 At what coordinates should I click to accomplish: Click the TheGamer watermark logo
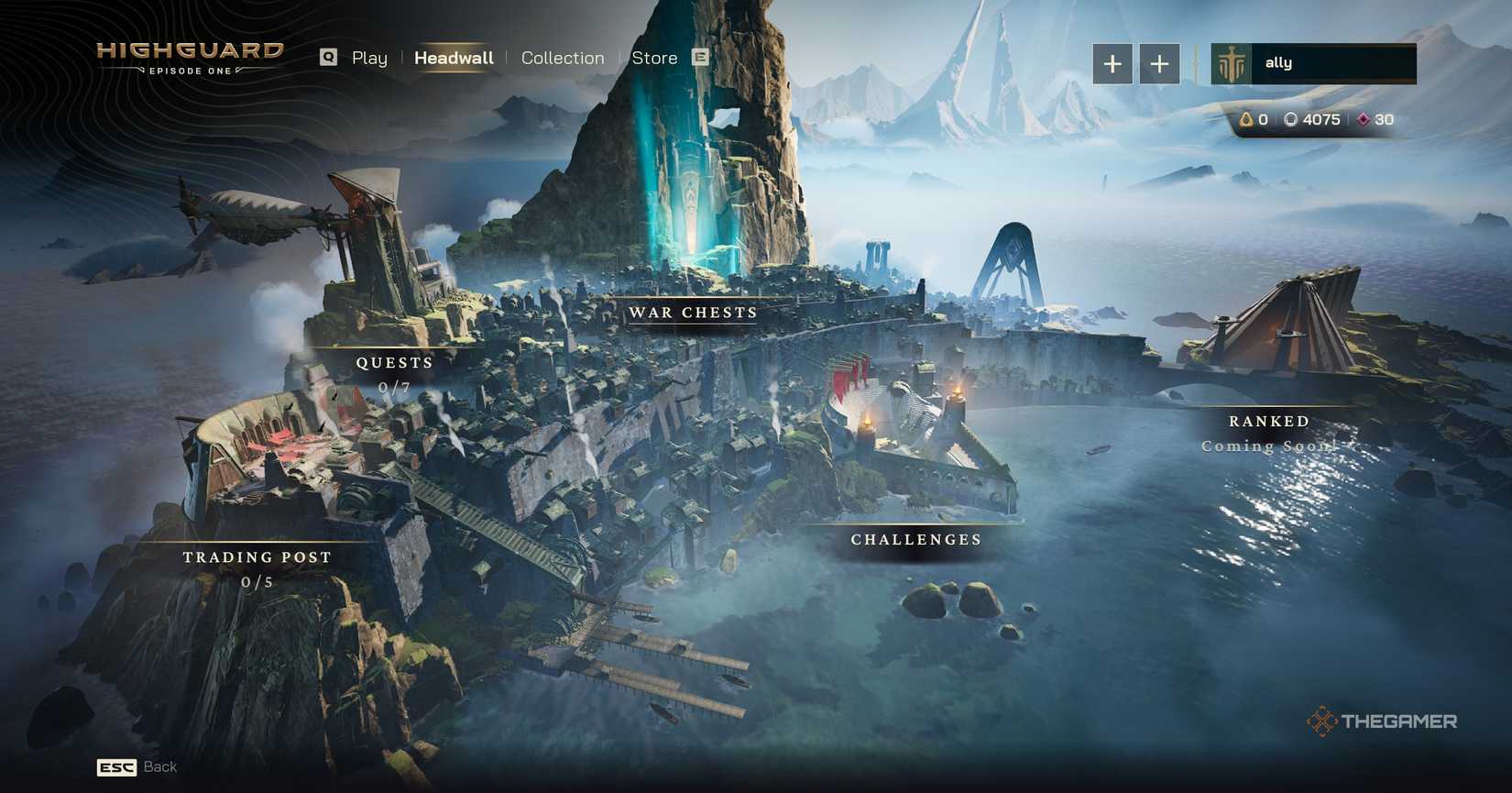1384,721
